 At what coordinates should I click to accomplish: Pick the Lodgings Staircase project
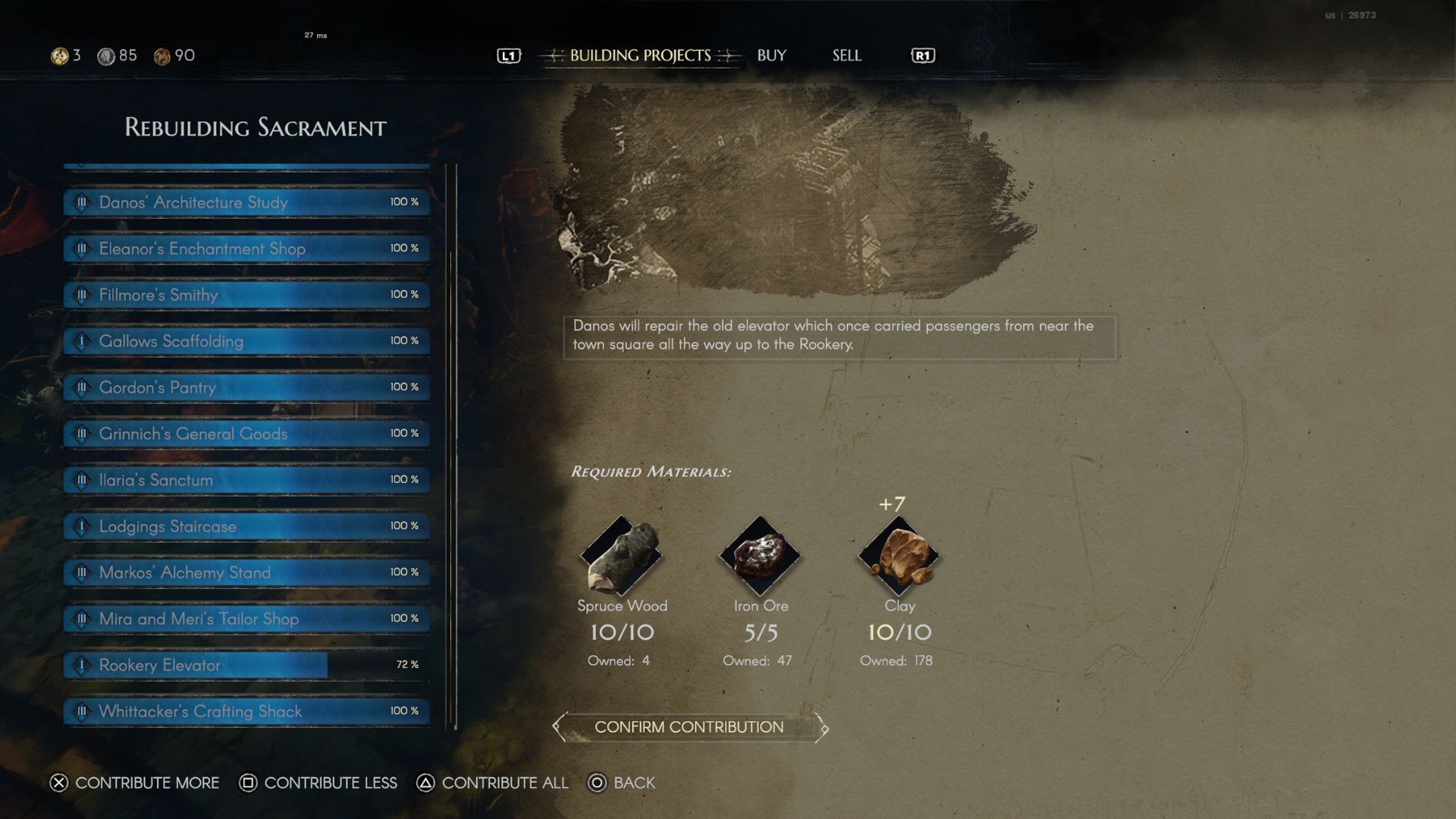click(246, 526)
